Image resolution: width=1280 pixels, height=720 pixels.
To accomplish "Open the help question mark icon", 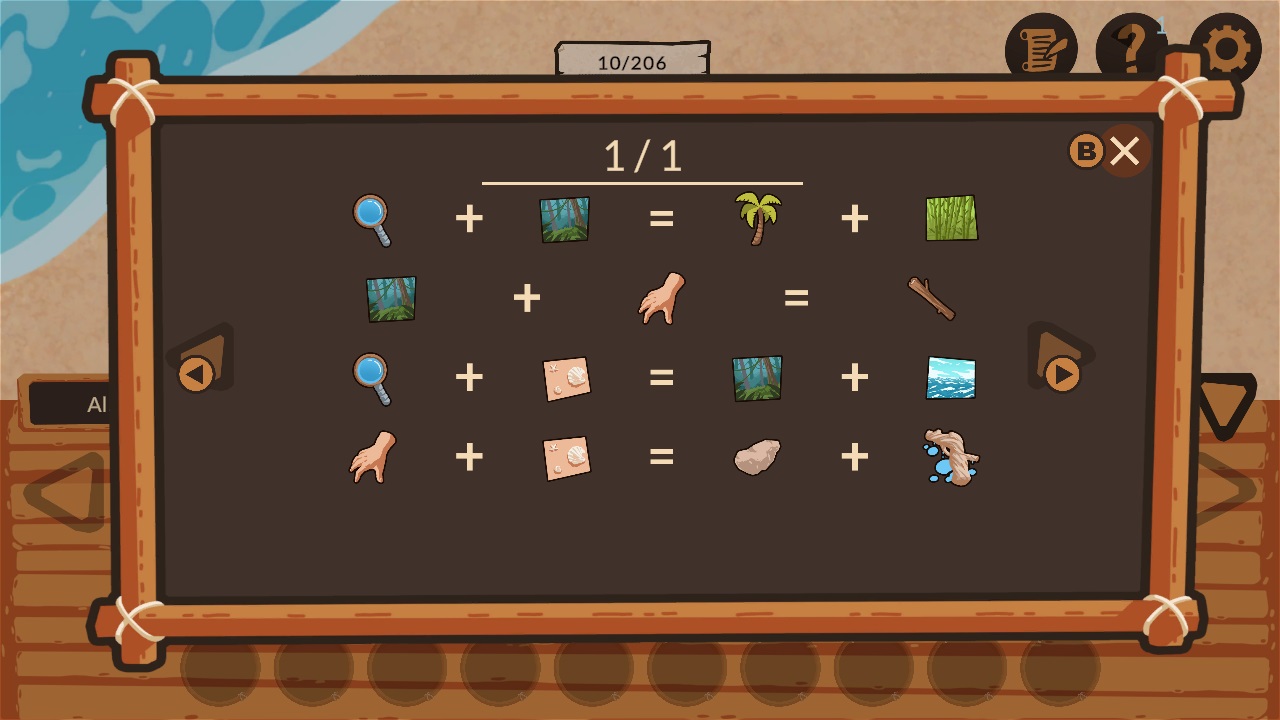I will coord(1130,46).
